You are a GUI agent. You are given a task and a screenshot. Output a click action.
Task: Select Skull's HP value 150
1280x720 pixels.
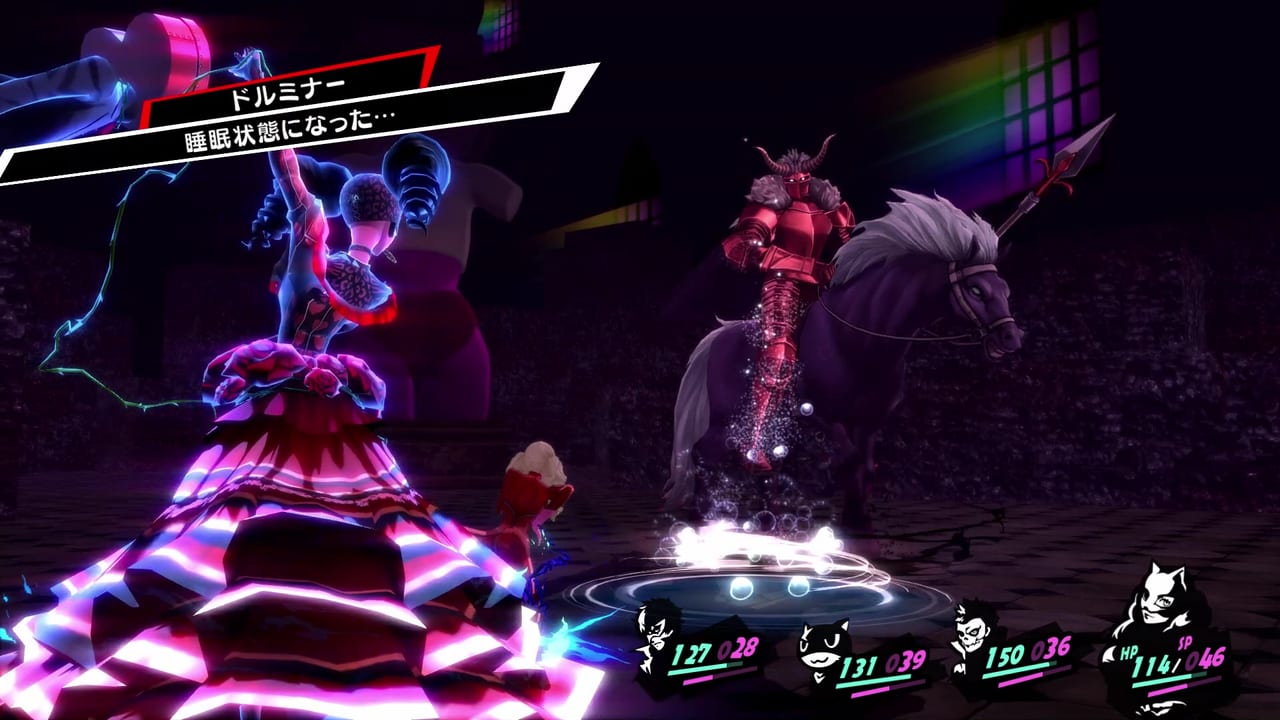pyautogui.click(x=1005, y=657)
